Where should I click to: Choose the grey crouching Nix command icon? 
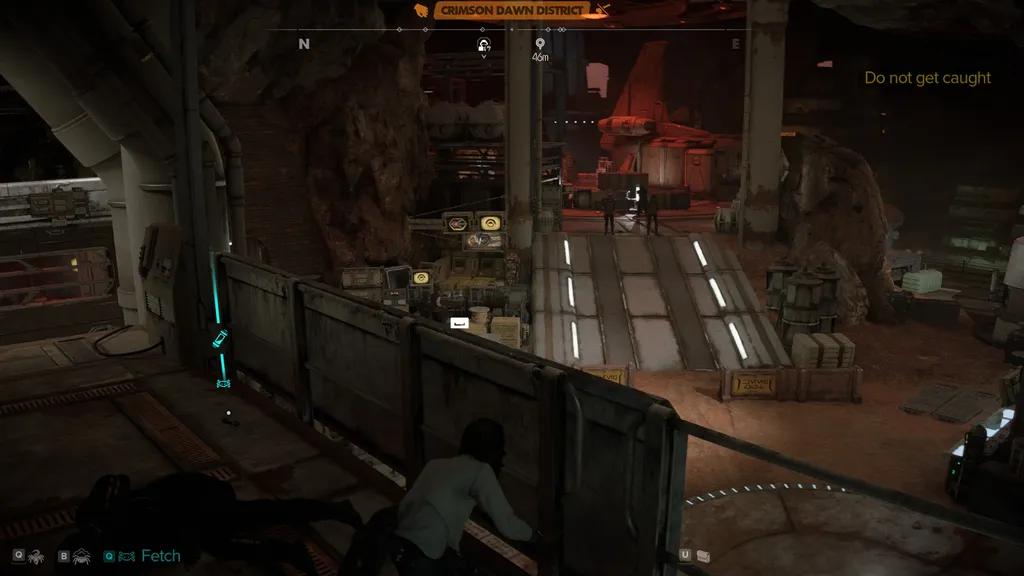(36, 555)
